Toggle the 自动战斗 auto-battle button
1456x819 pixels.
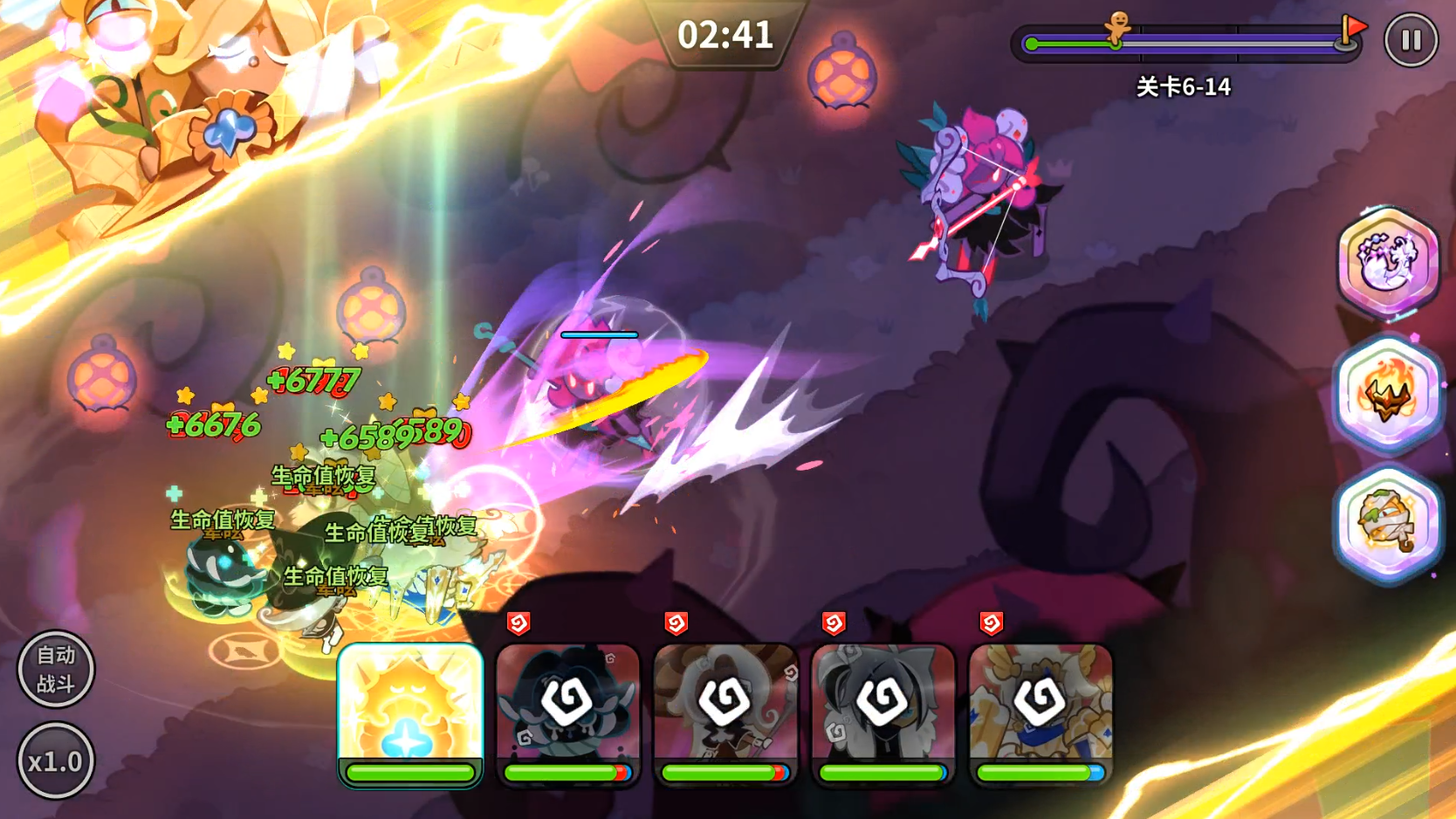coord(56,669)
